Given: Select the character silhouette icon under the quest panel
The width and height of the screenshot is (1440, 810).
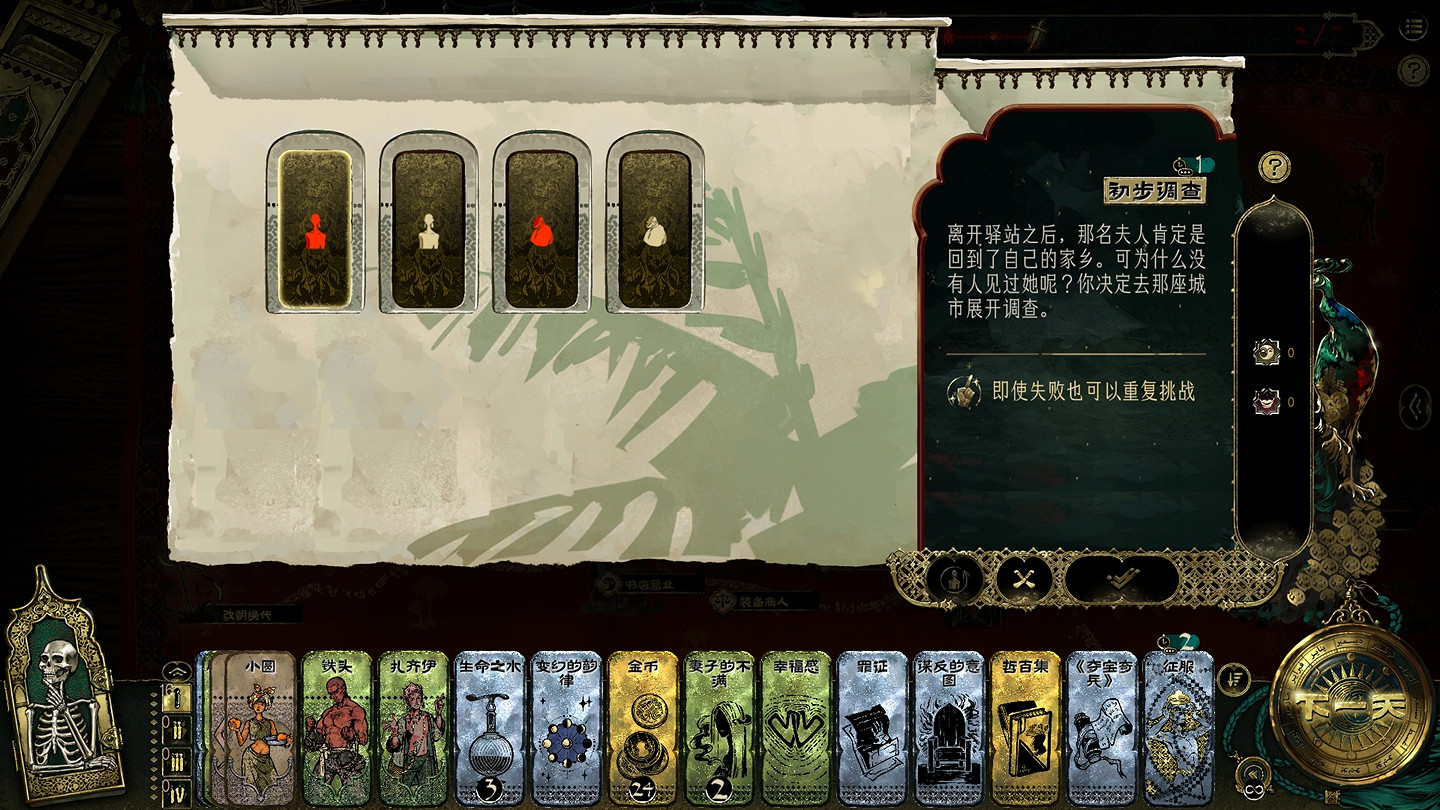Looking at the screenshot, I should click(x=956, y=576).
